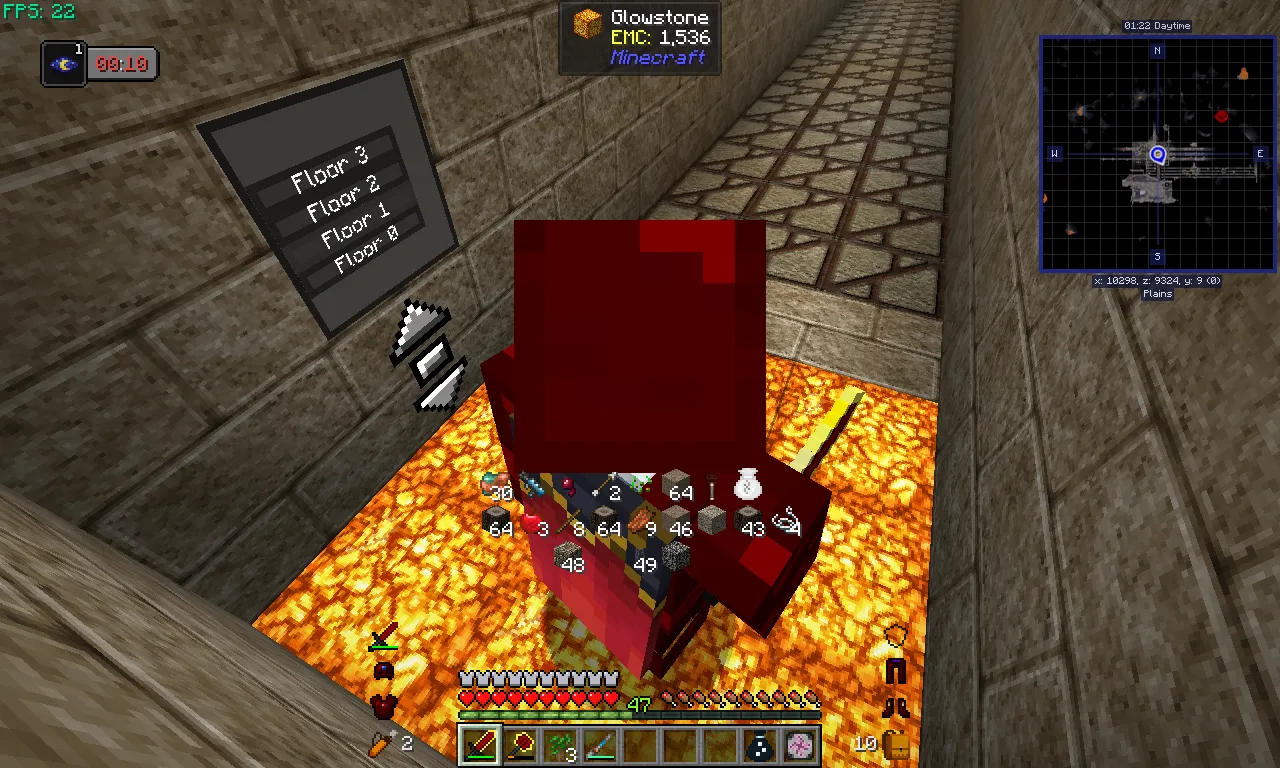Select the sapling stack in the hotbar
1280x768 pixels.
[x=559, y=744]
